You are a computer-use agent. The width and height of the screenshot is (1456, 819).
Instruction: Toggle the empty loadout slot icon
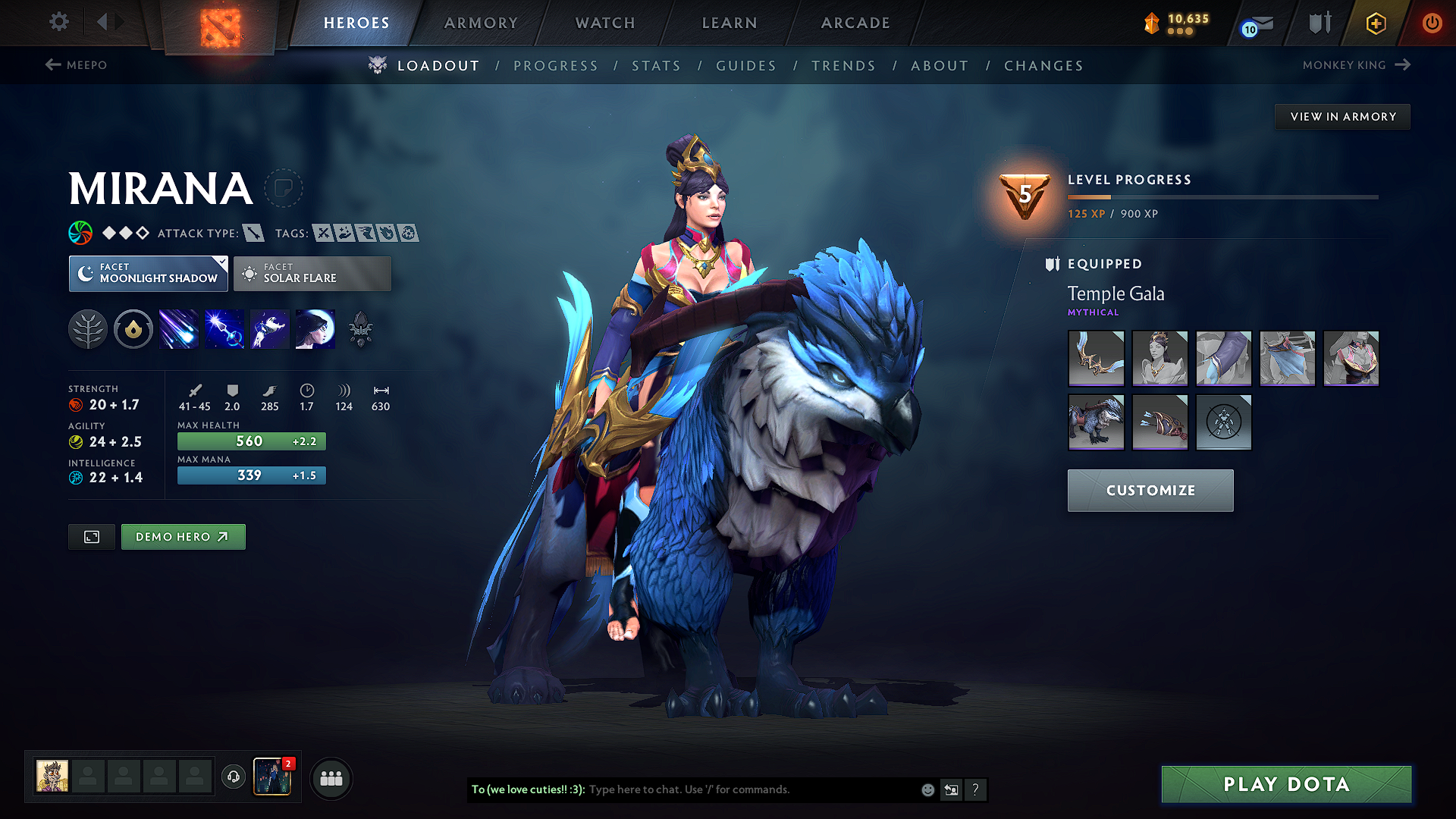coord(1223,422)
